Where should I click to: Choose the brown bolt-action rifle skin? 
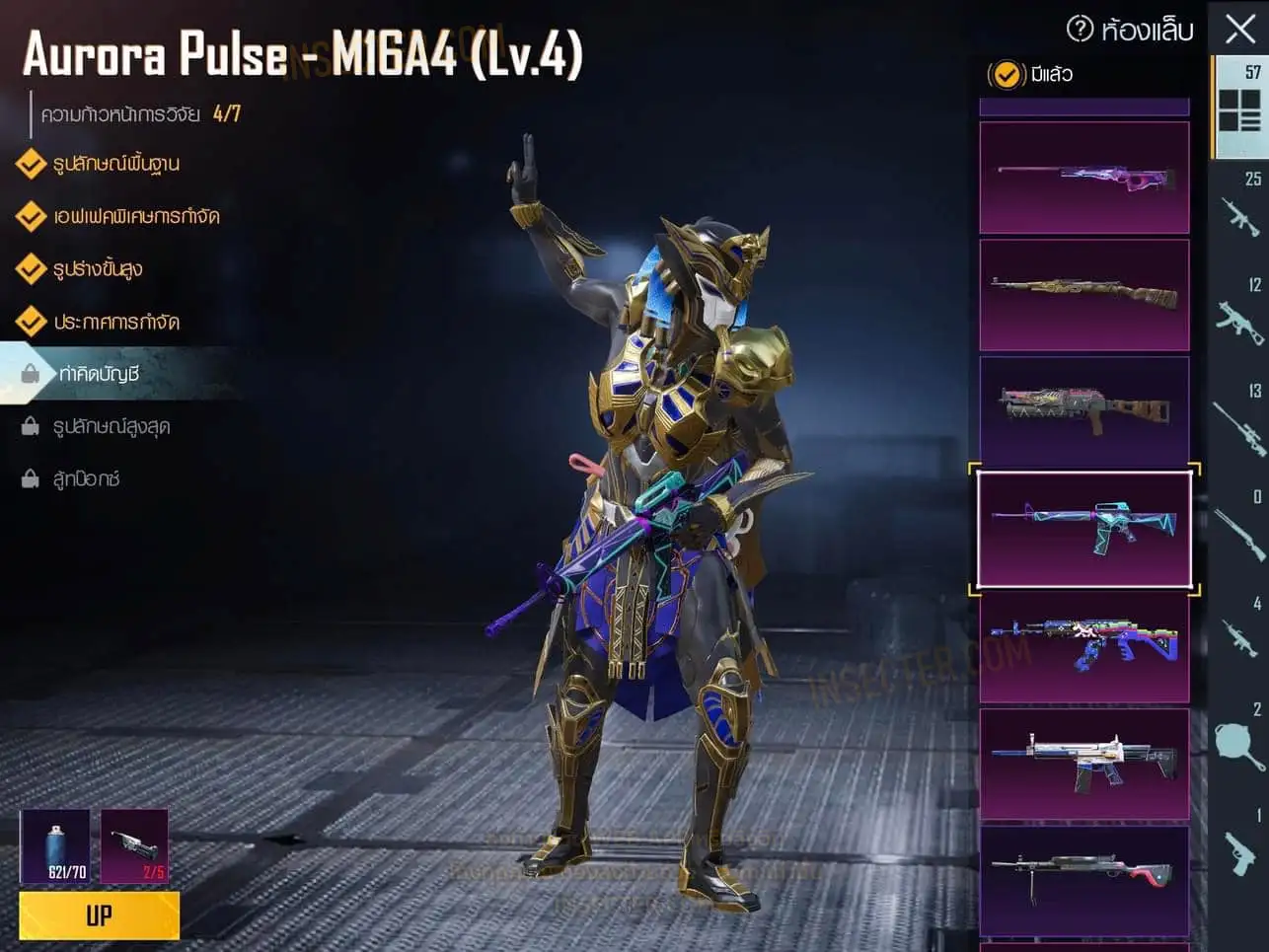pos(1083,294)
